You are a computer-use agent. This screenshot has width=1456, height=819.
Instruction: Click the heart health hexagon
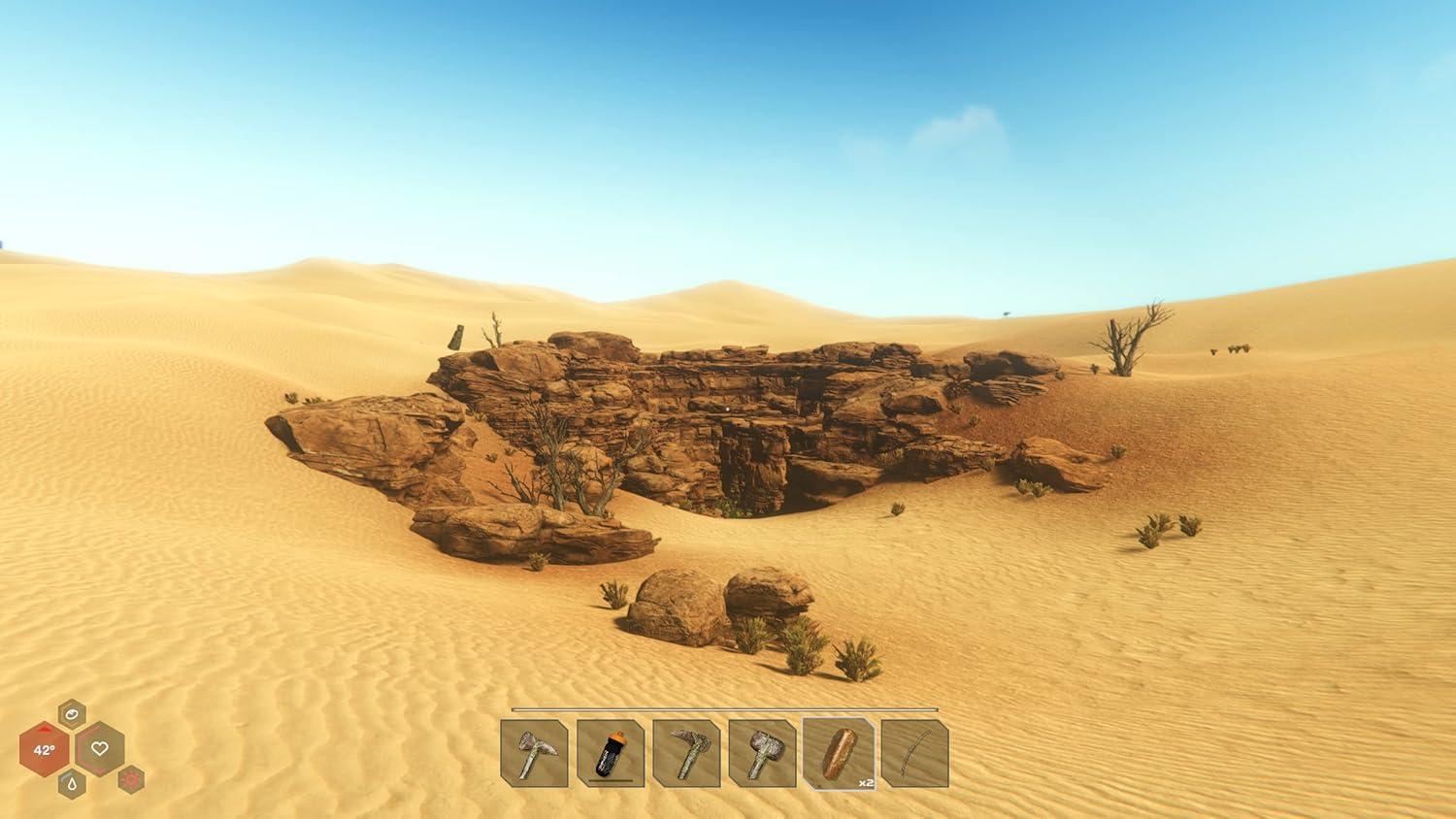click(100, 747)
